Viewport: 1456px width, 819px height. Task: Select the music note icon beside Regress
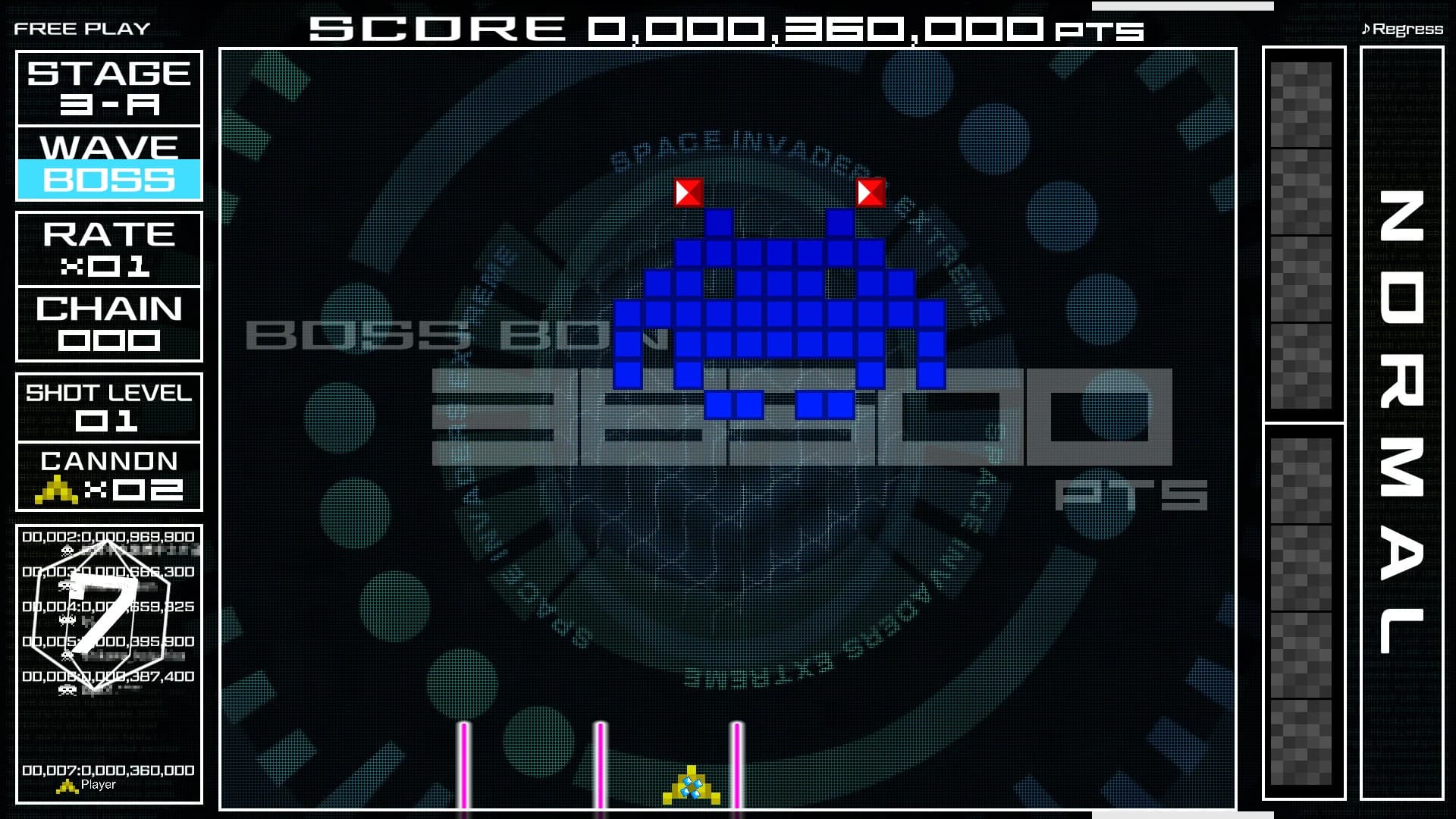click(1367, 29)
